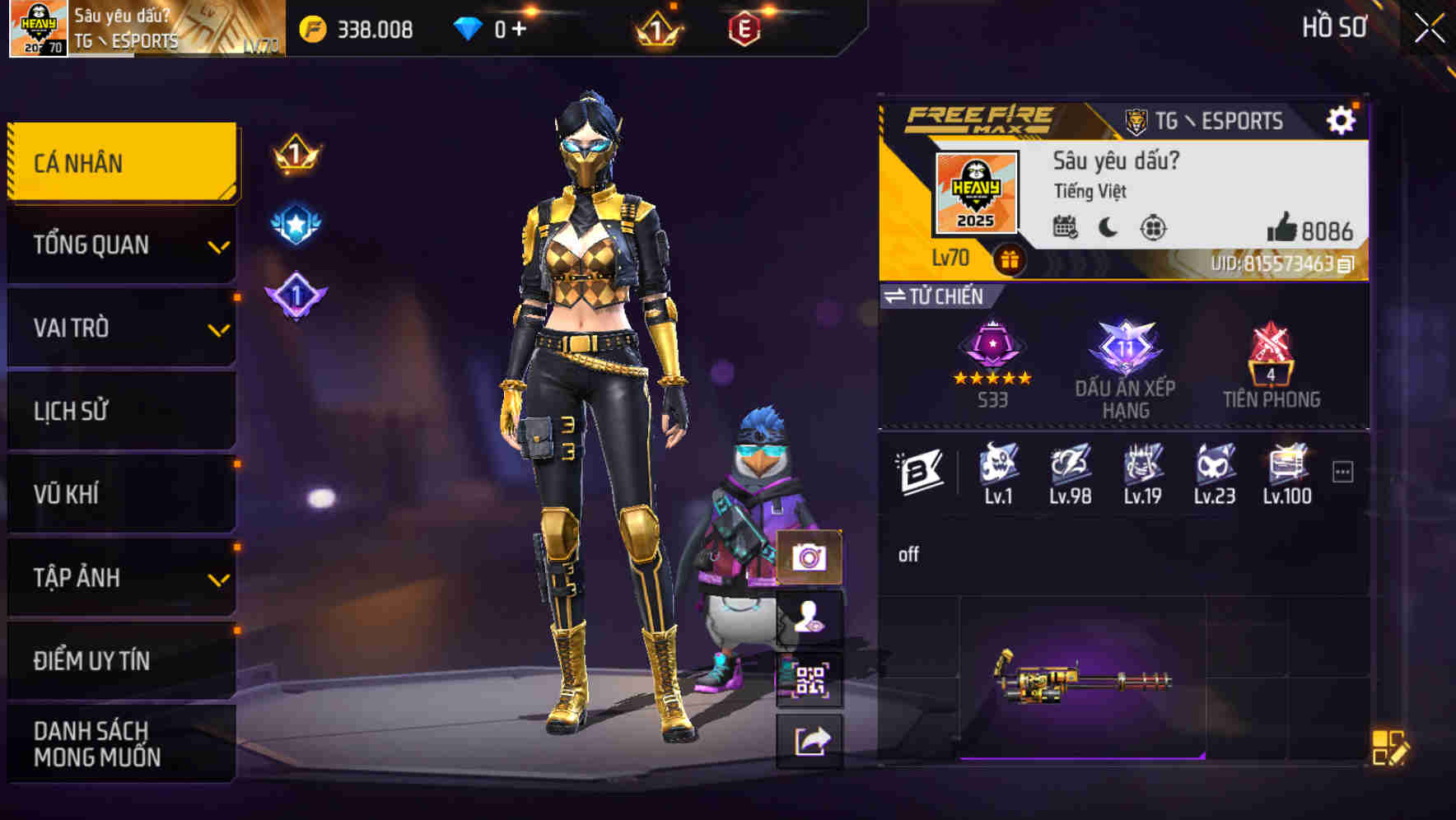The width and height of the screenshot is (1456, 820).
Task: Open the settings gear on the profile card
Action: [1342, 119]
